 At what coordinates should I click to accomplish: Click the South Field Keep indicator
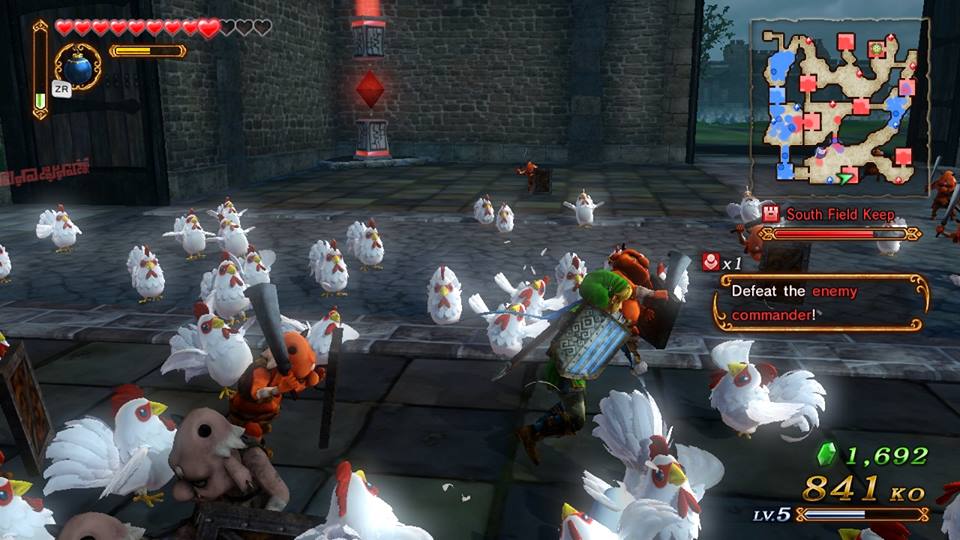pos(838,214)
